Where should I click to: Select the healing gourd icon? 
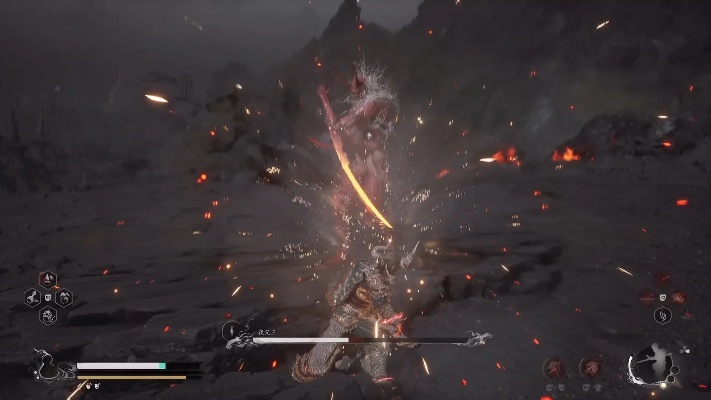(x=45, y=364)
